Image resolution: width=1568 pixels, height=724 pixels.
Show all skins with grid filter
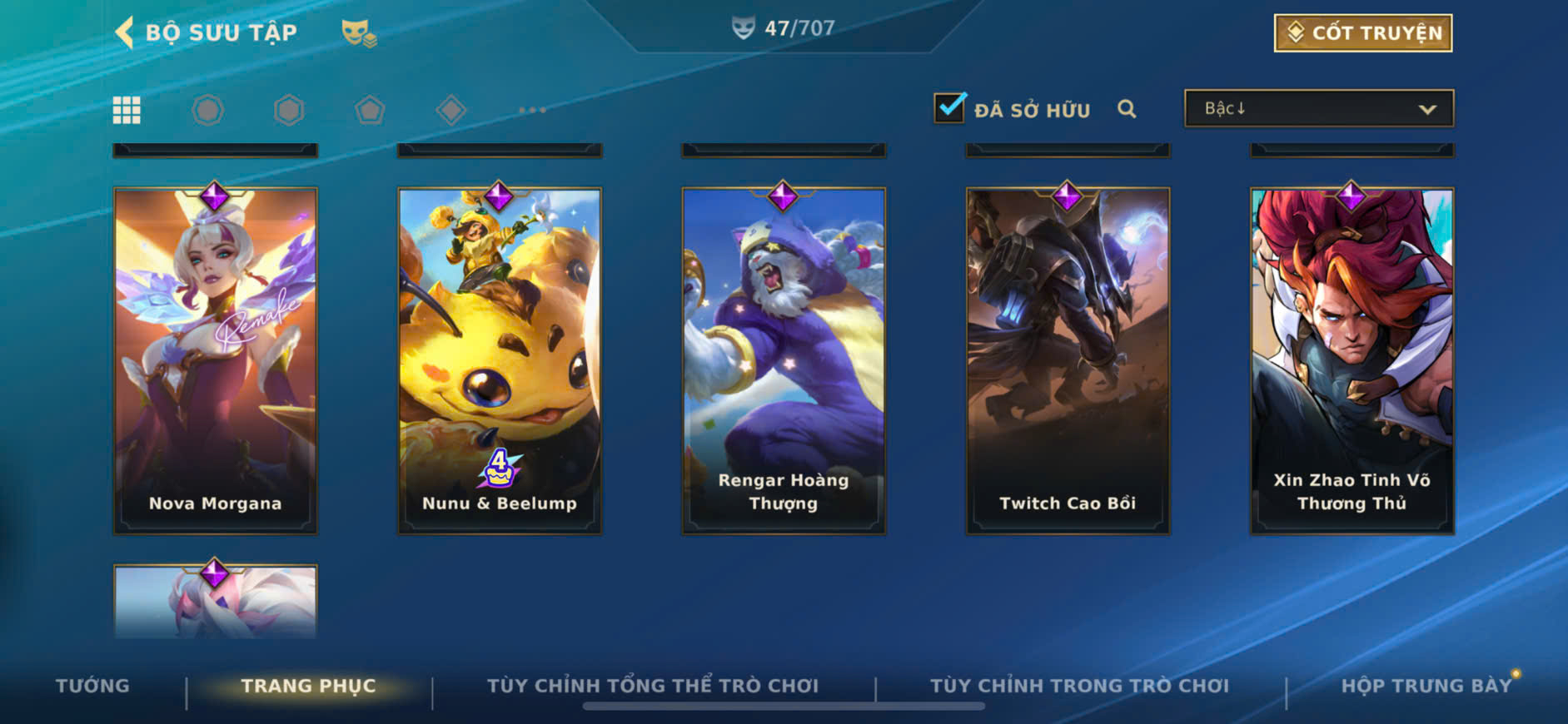pyautogui.click(x=127, y=110)
